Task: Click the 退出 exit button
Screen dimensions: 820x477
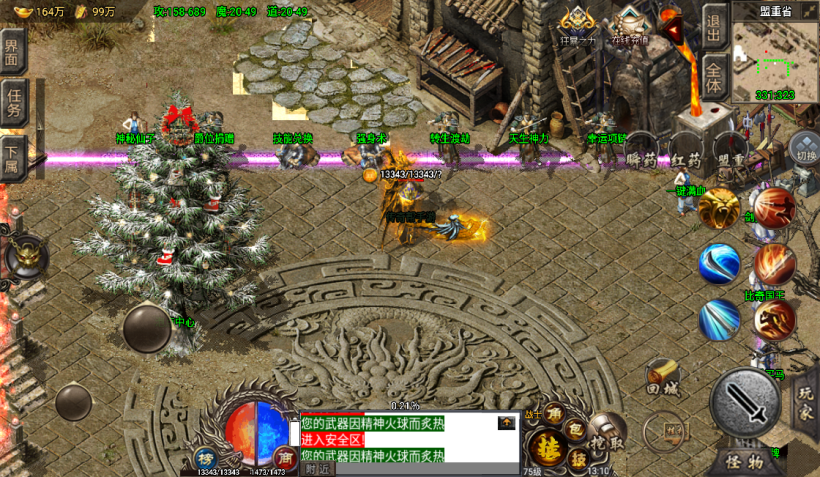Action: pyautogui.click(x=712, y=23)
